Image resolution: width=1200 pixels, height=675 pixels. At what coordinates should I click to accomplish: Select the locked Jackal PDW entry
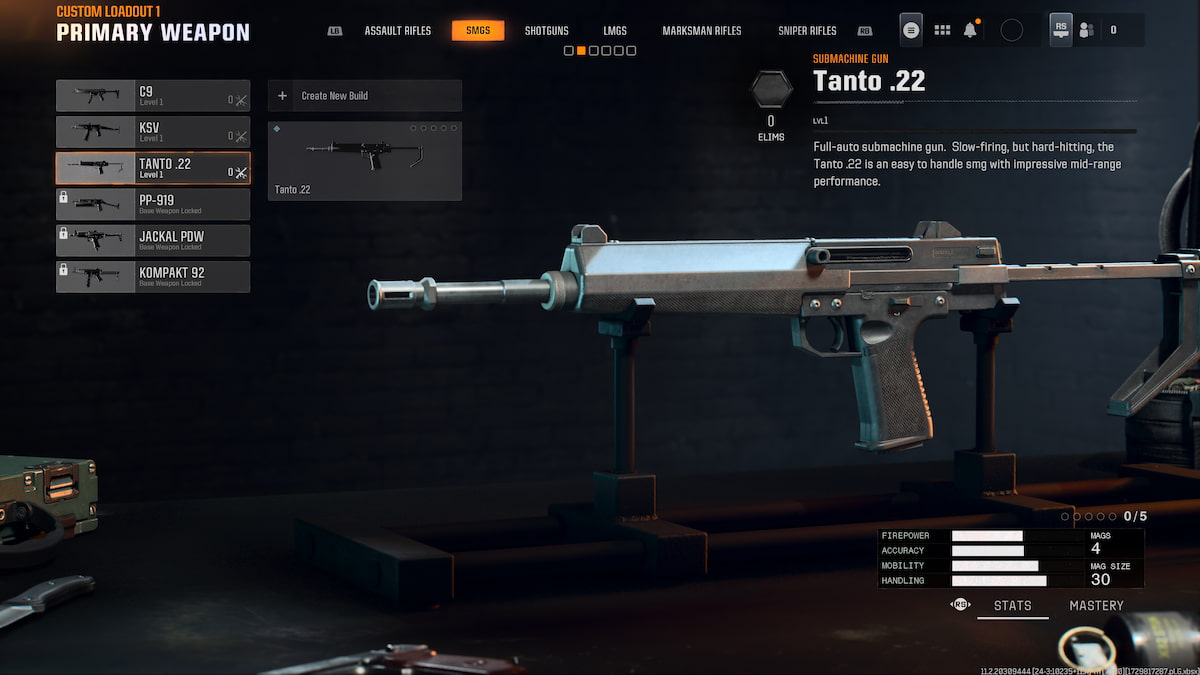pos(153,240)
